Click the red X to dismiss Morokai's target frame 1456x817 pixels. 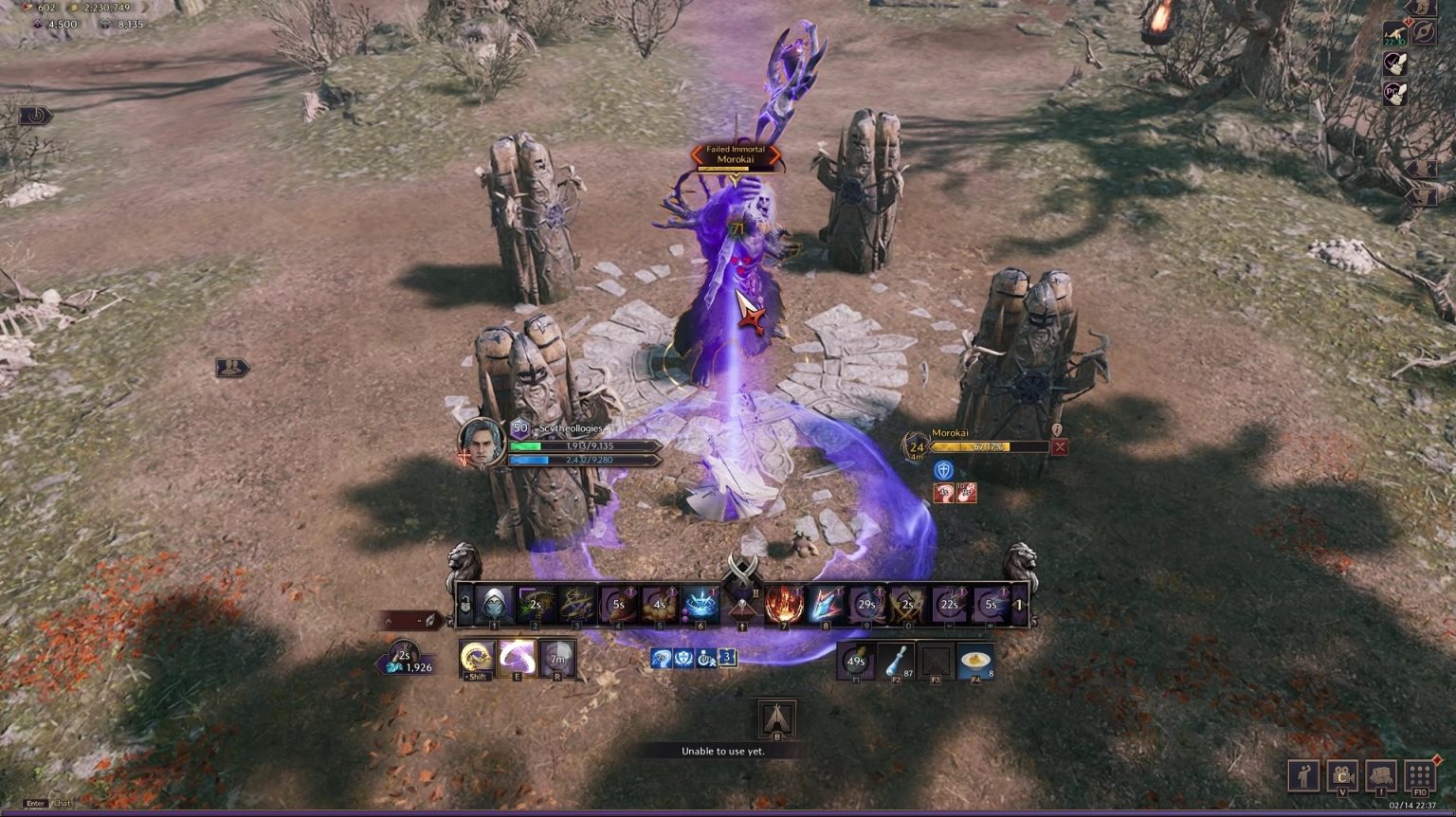(x=1060, y=446)
